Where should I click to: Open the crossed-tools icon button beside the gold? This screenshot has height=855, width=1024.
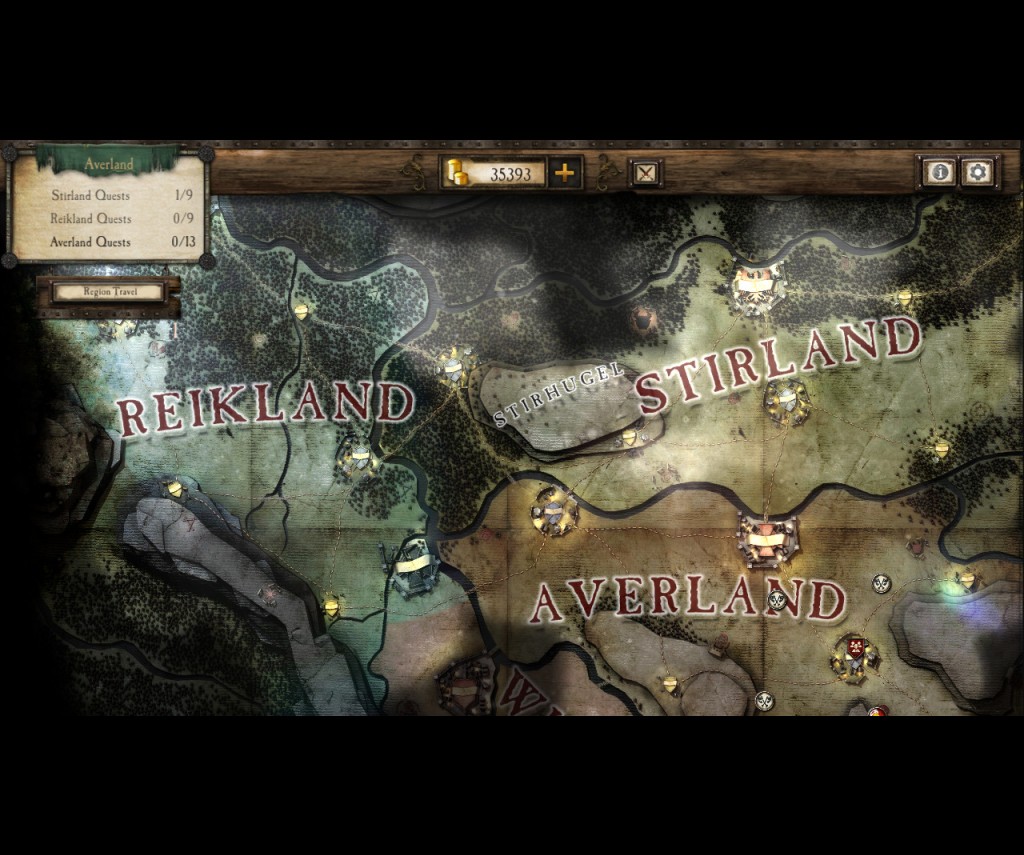point(646,173)
